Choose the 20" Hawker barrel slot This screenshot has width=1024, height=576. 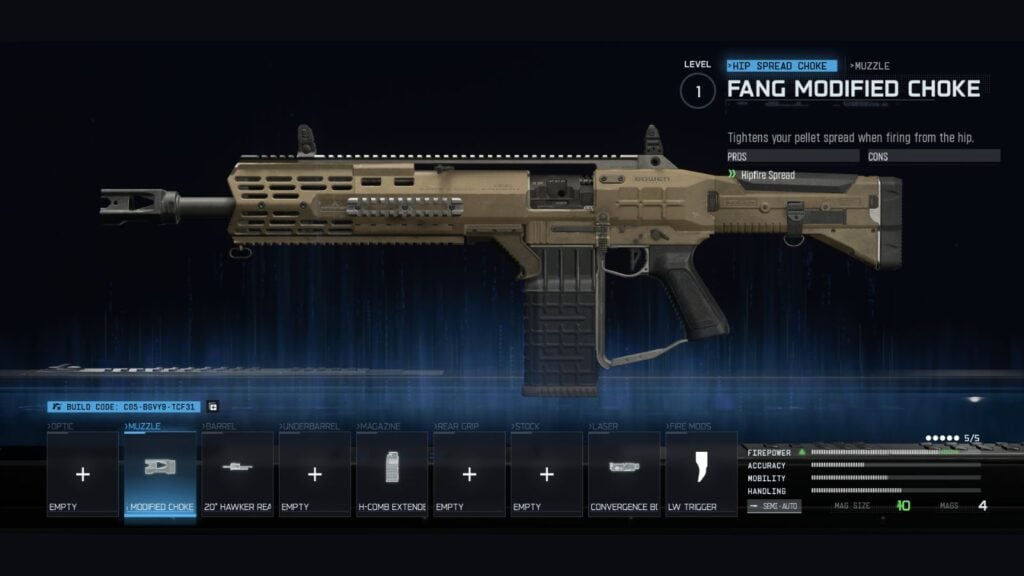[237, 474]
